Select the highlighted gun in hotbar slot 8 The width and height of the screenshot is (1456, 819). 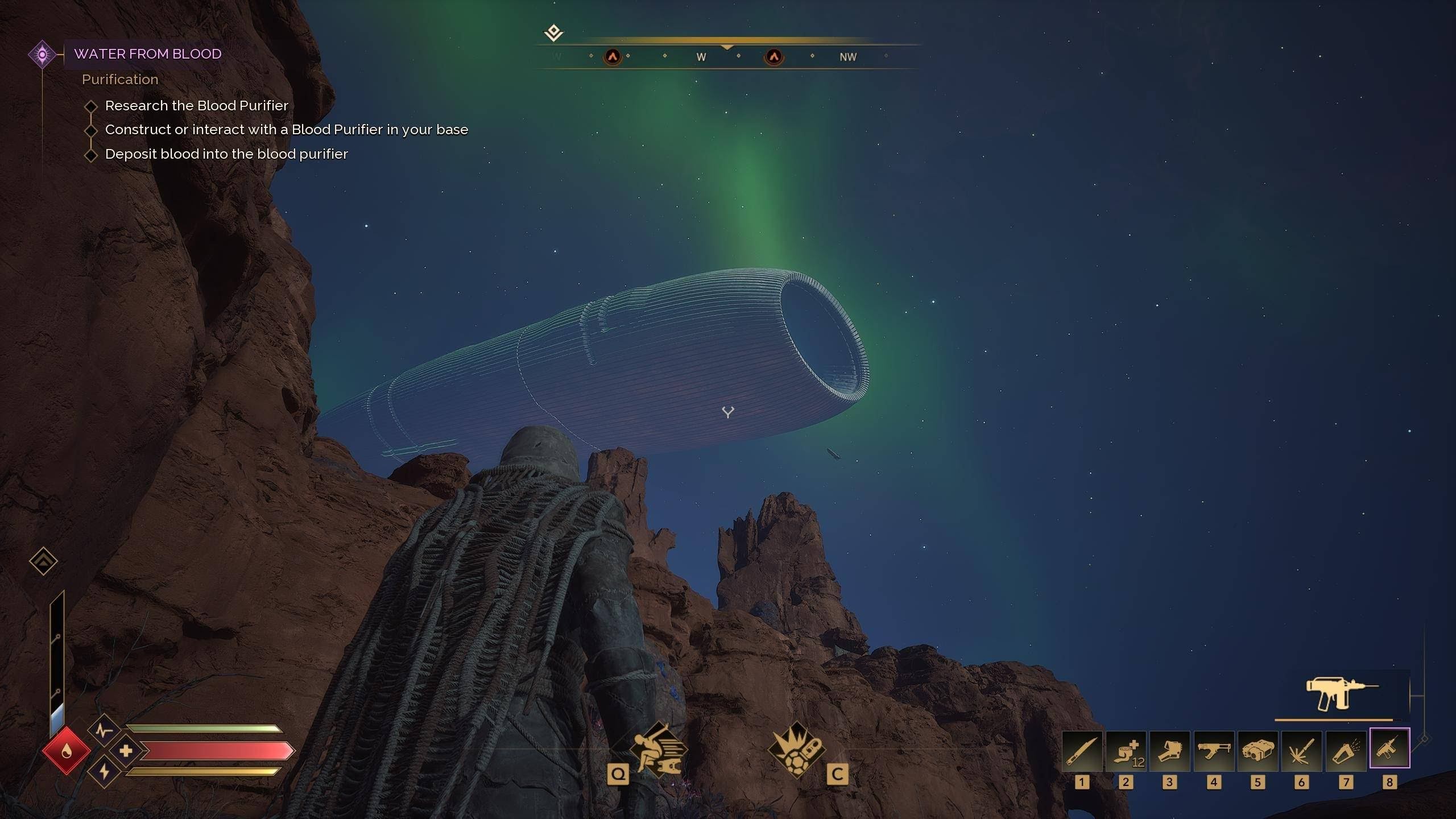pos(1389,748)
